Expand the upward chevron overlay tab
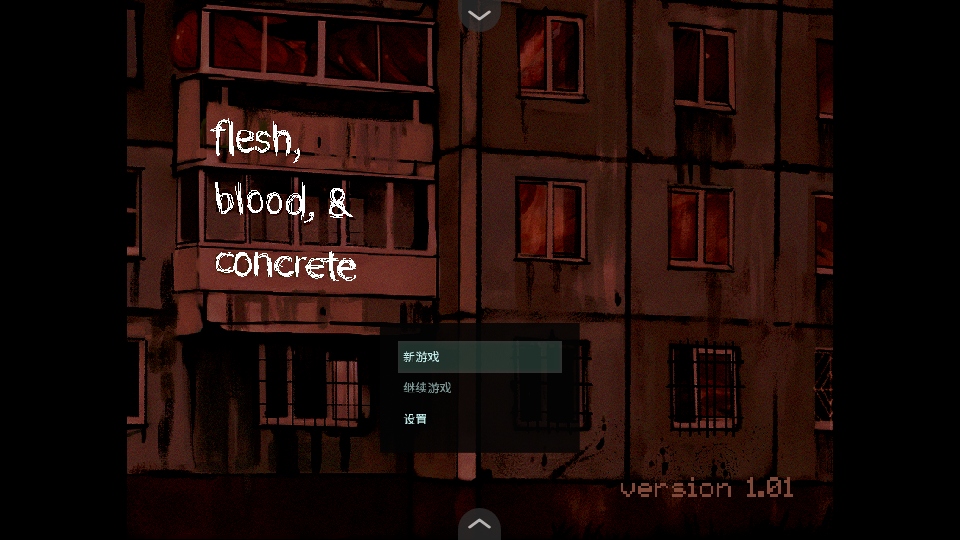The width and height of the screenshot is (960, 540). 479,524
